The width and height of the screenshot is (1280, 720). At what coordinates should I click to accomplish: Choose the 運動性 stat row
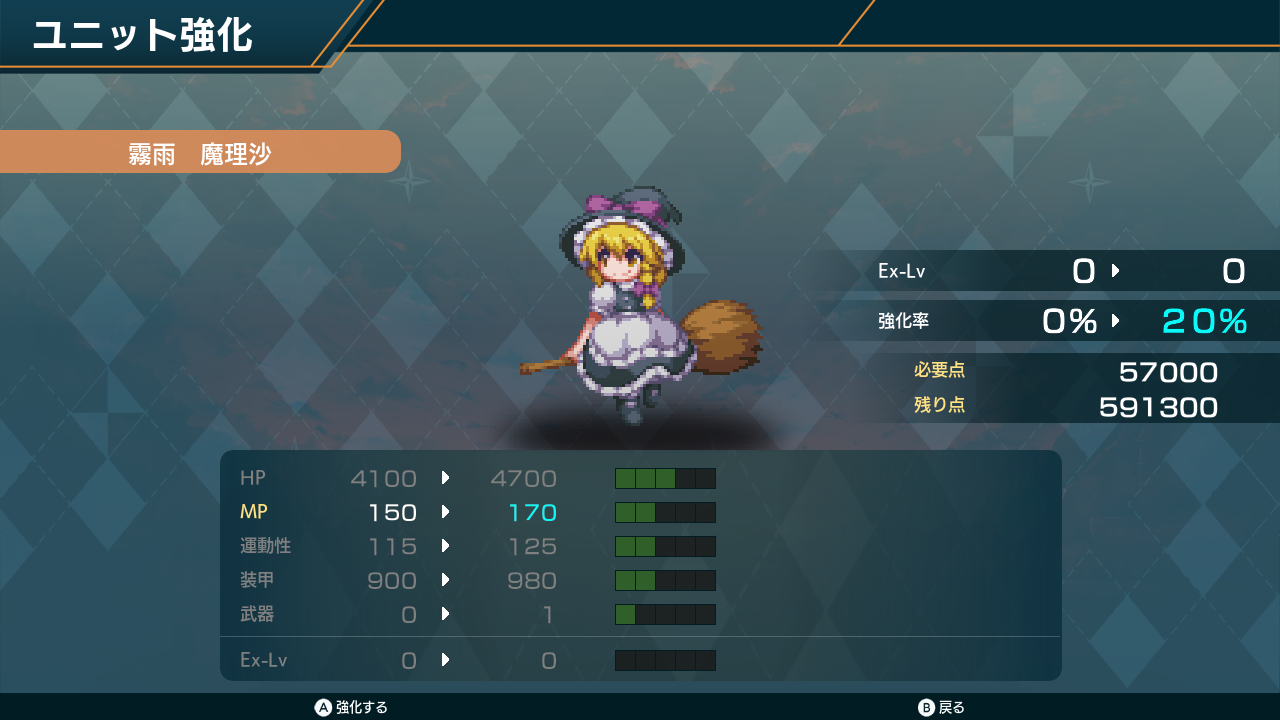pos(477,546)
